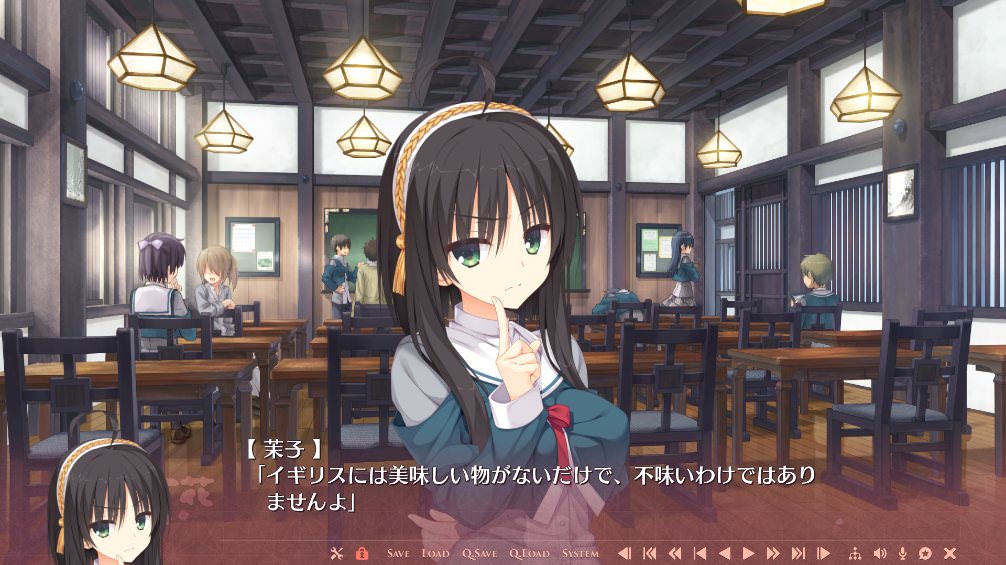Image resolution: width=1006 pixels, height=565 pixels.
Task: Open the Save menu
Action: click(397, 553)
